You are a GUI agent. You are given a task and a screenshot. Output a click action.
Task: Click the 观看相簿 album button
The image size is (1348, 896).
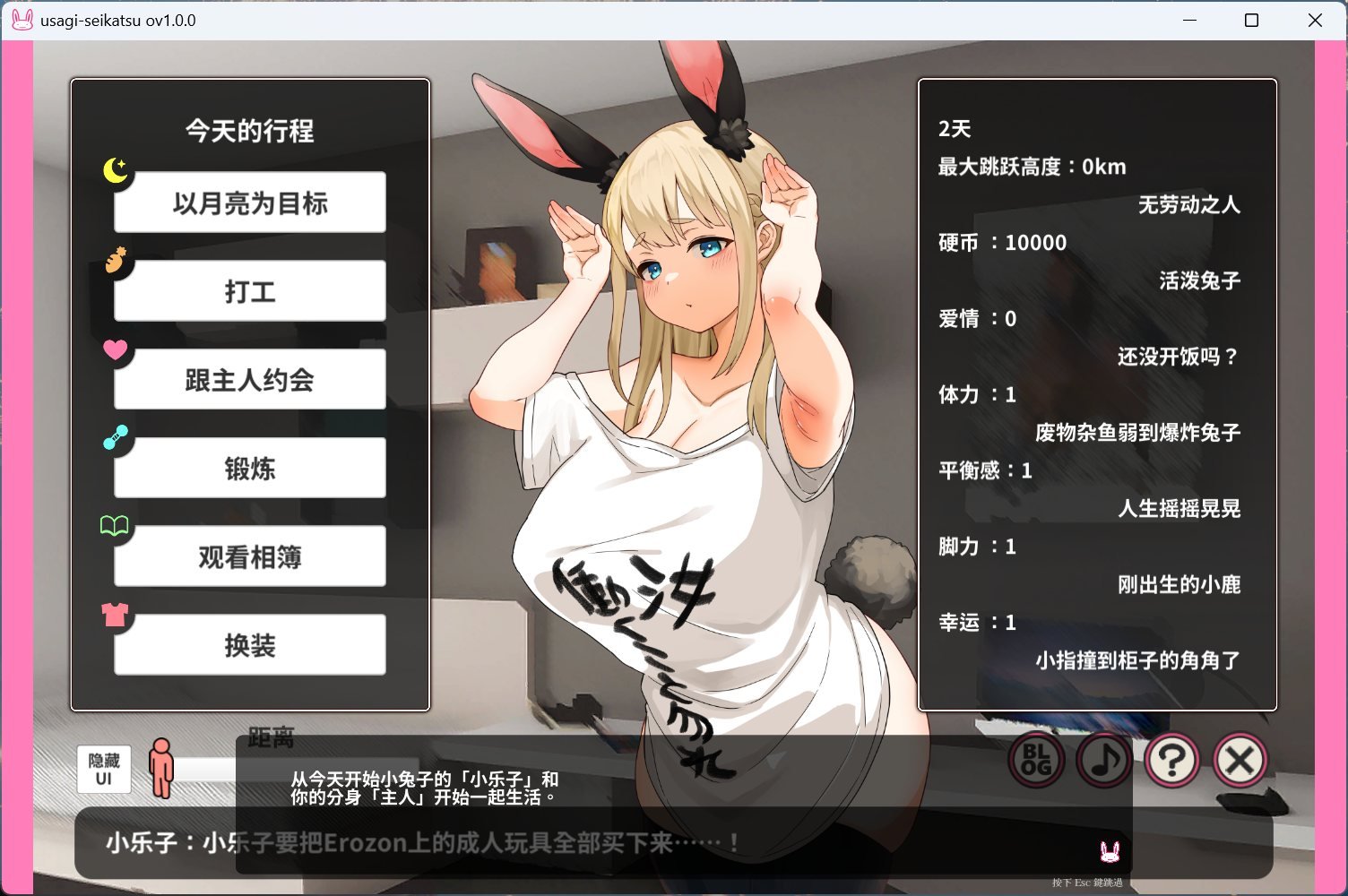point(249,556)
